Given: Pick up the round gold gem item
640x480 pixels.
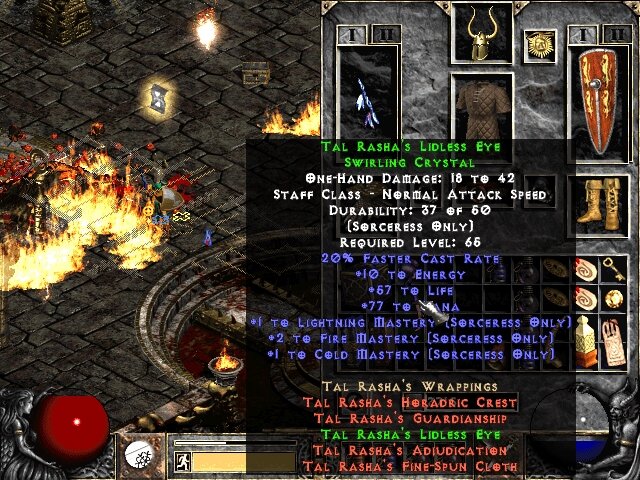Looking at the screenshot, I should coord(612,298).
